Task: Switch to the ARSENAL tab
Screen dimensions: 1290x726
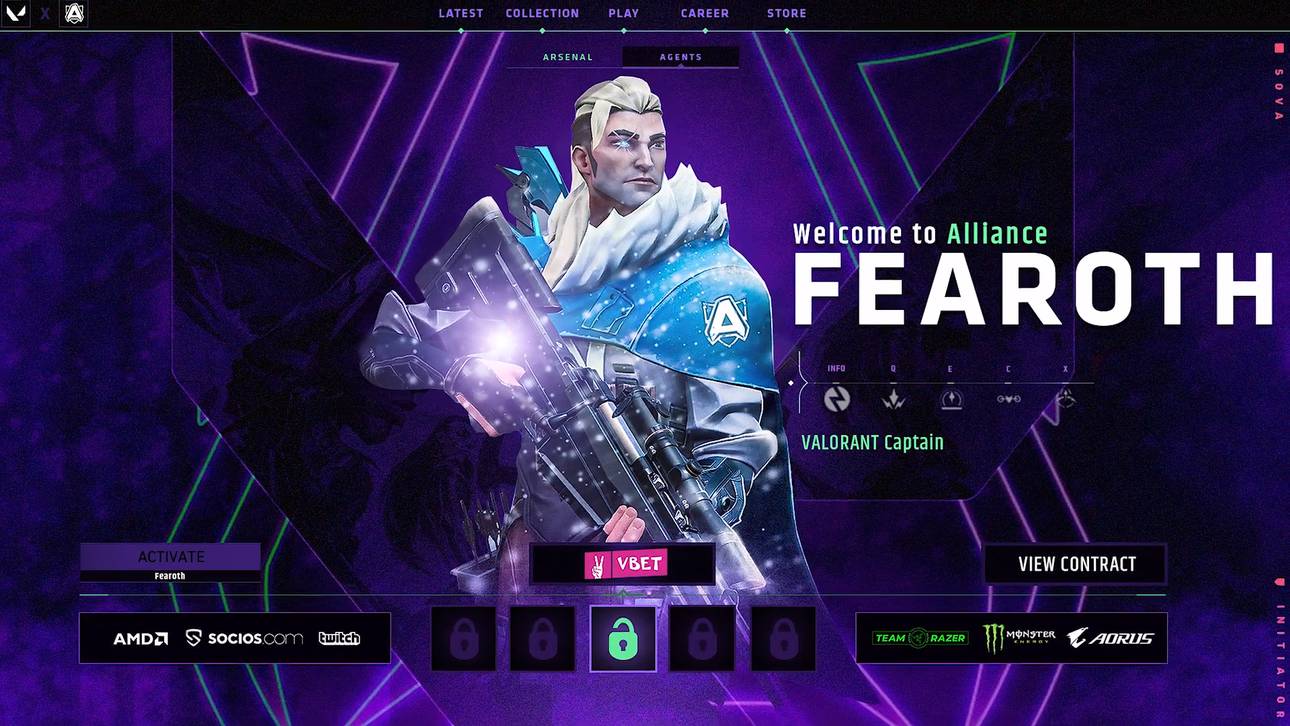Action: coord(567,57)
